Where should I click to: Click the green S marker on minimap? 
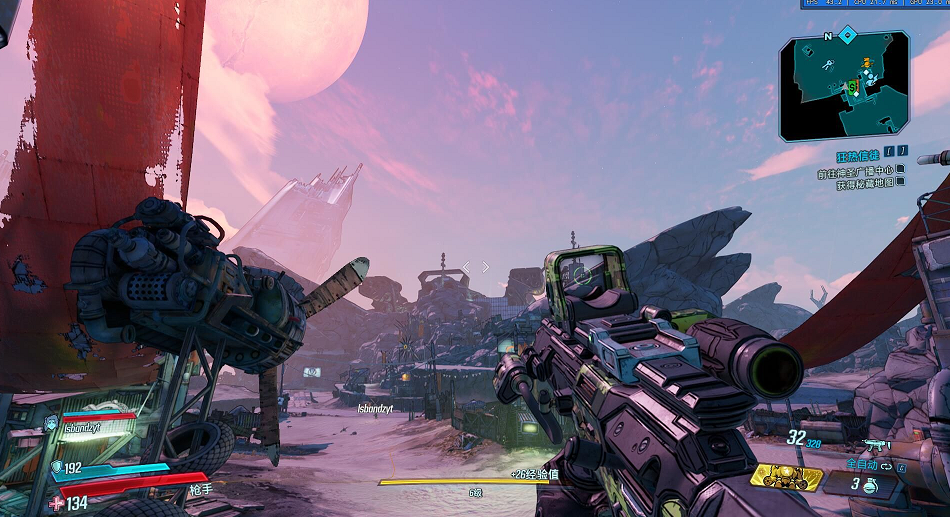[852, 88]
